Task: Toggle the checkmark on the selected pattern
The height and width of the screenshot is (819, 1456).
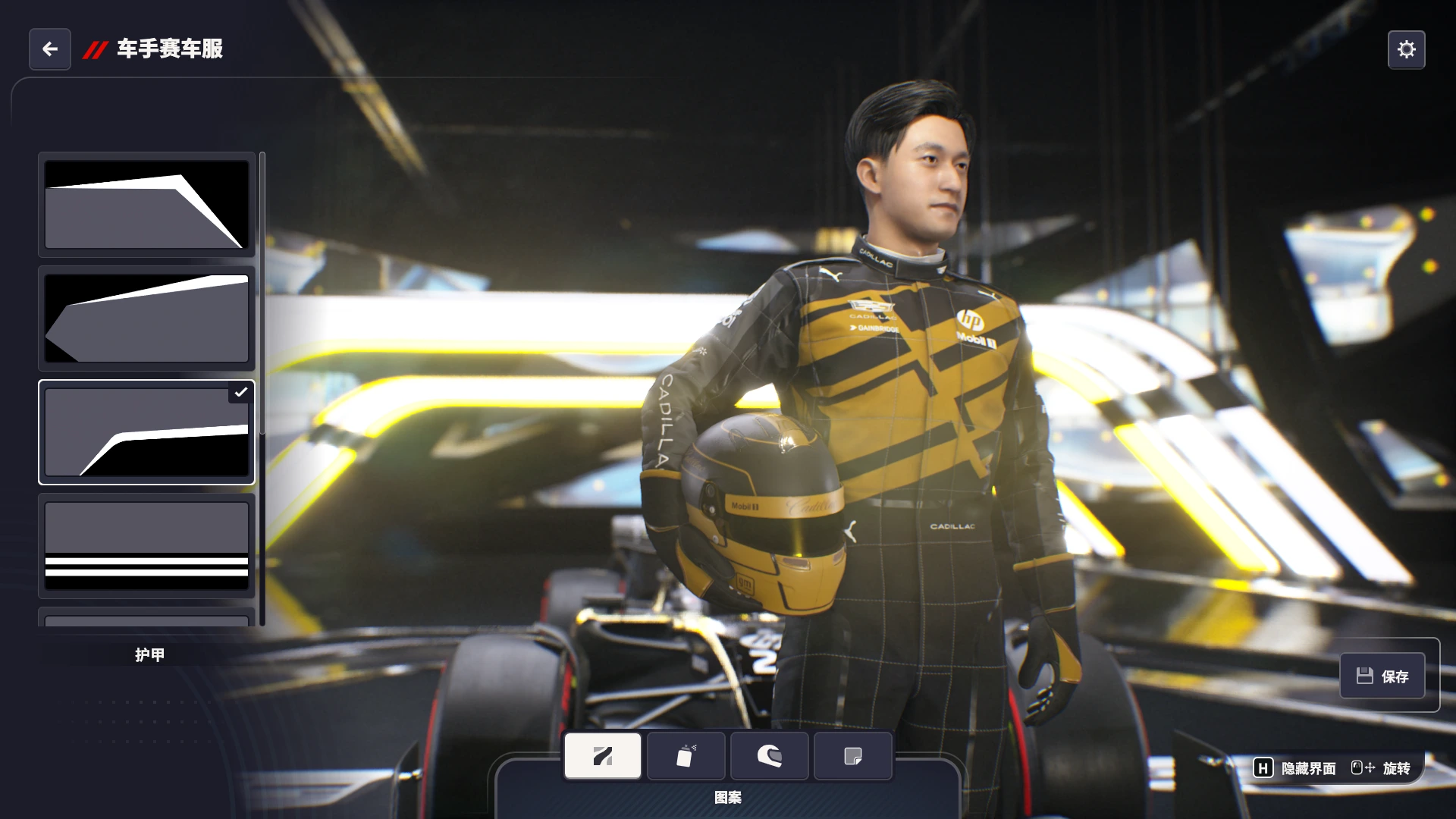Action: coord(241,393)
